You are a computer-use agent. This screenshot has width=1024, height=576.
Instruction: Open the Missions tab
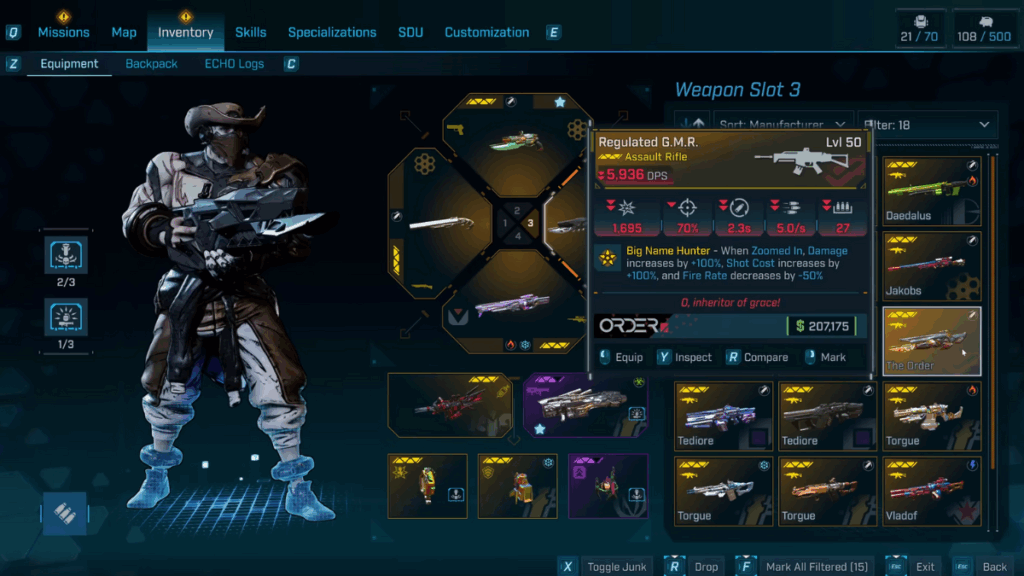tap(64, 32)
